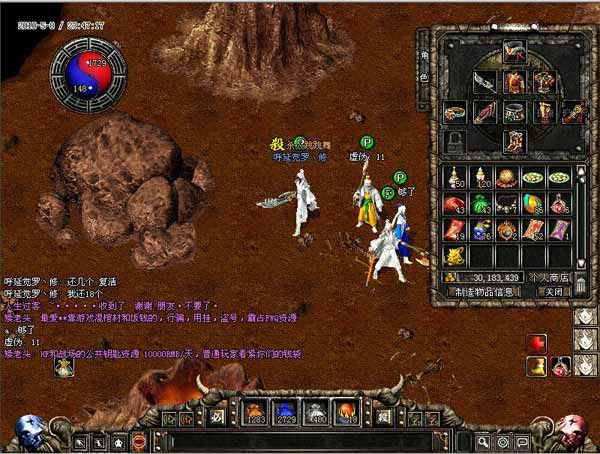Use the red potion hotbar slot
This screenshot has width=600, height=454.
point(254,412)
